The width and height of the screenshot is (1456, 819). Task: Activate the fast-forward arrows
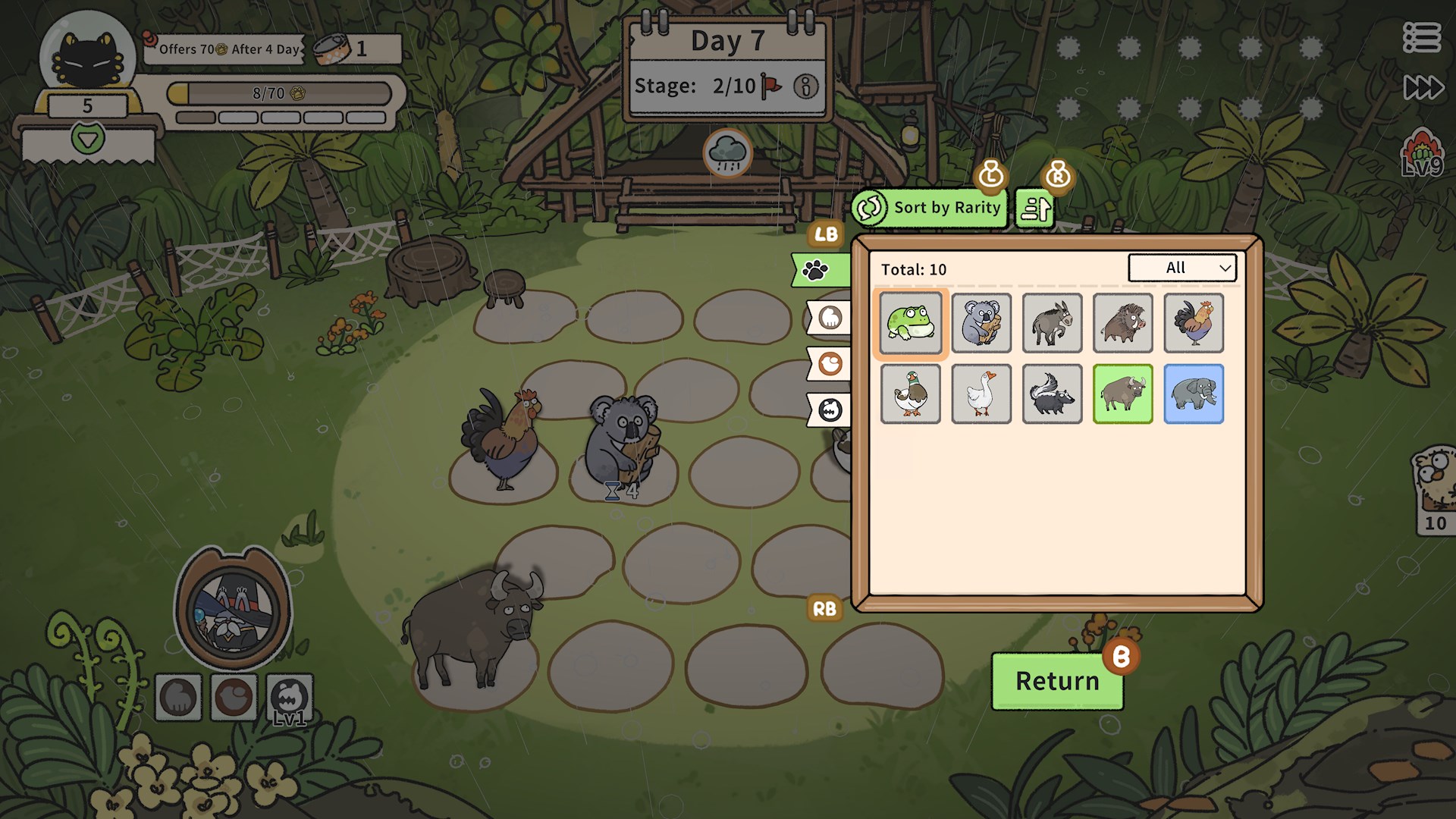pos(1423,87)
